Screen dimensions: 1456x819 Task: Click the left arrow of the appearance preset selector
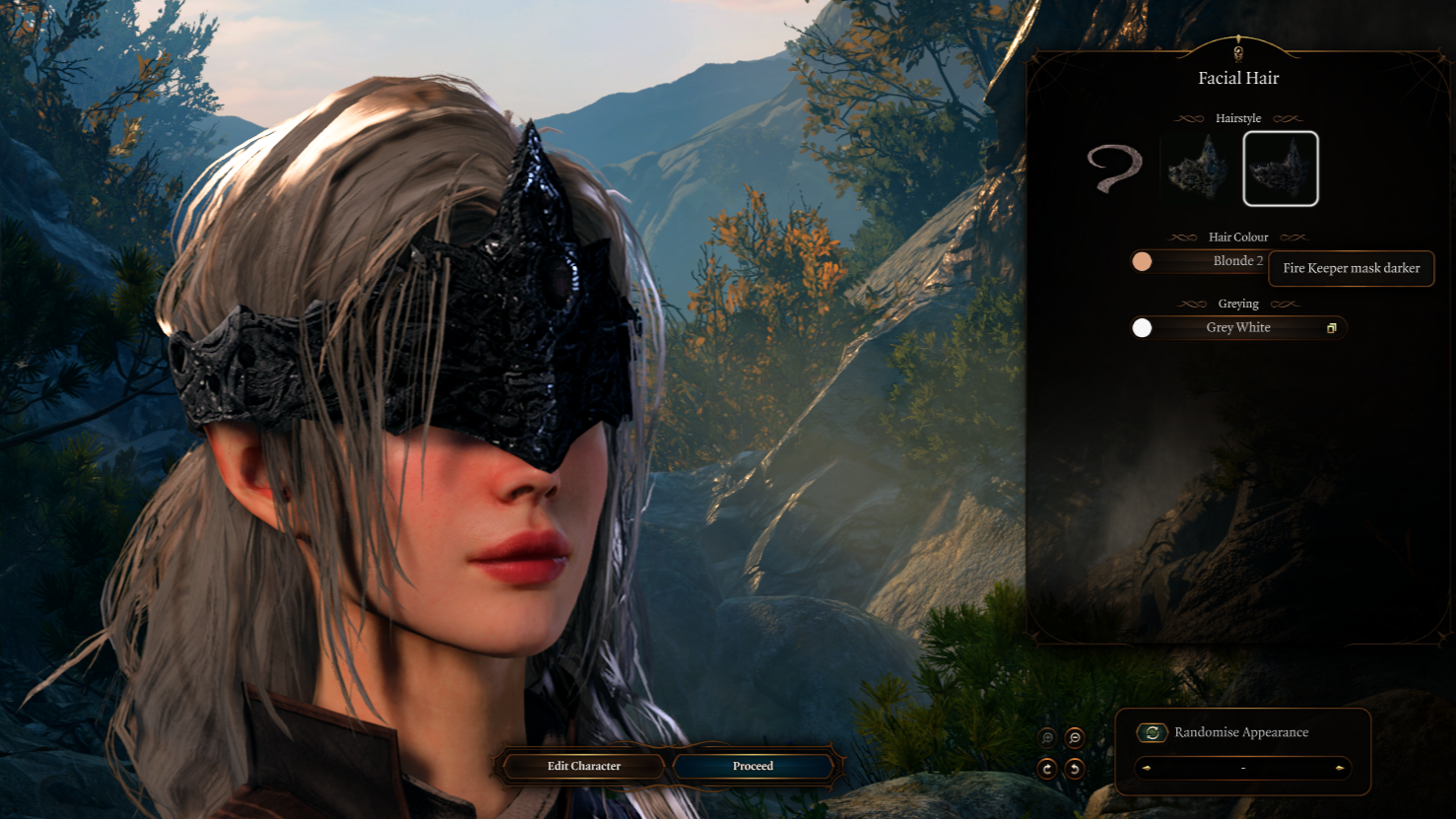point(1148,768)
